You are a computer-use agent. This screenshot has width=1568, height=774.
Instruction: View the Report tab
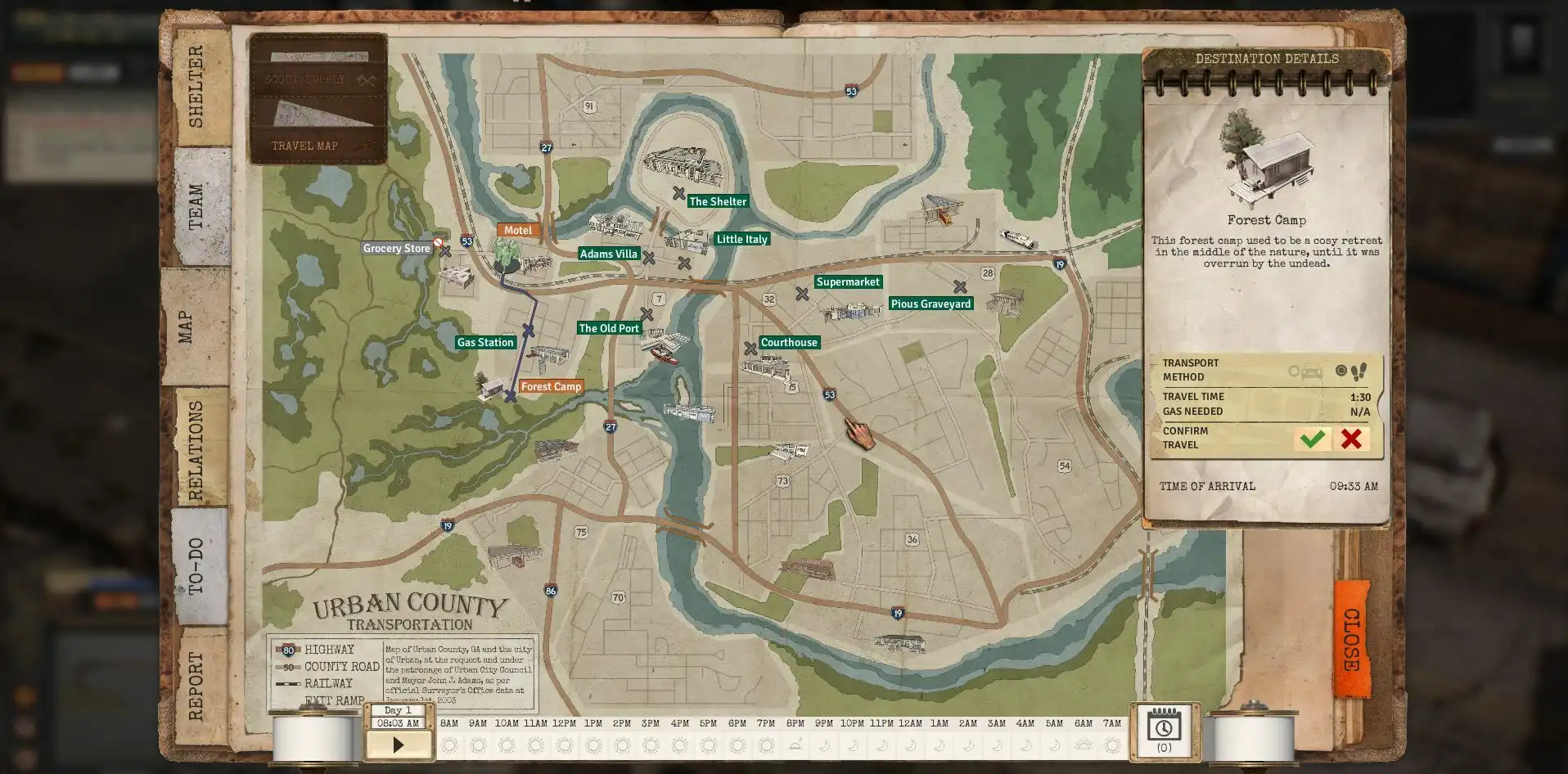tap(196, 686)
